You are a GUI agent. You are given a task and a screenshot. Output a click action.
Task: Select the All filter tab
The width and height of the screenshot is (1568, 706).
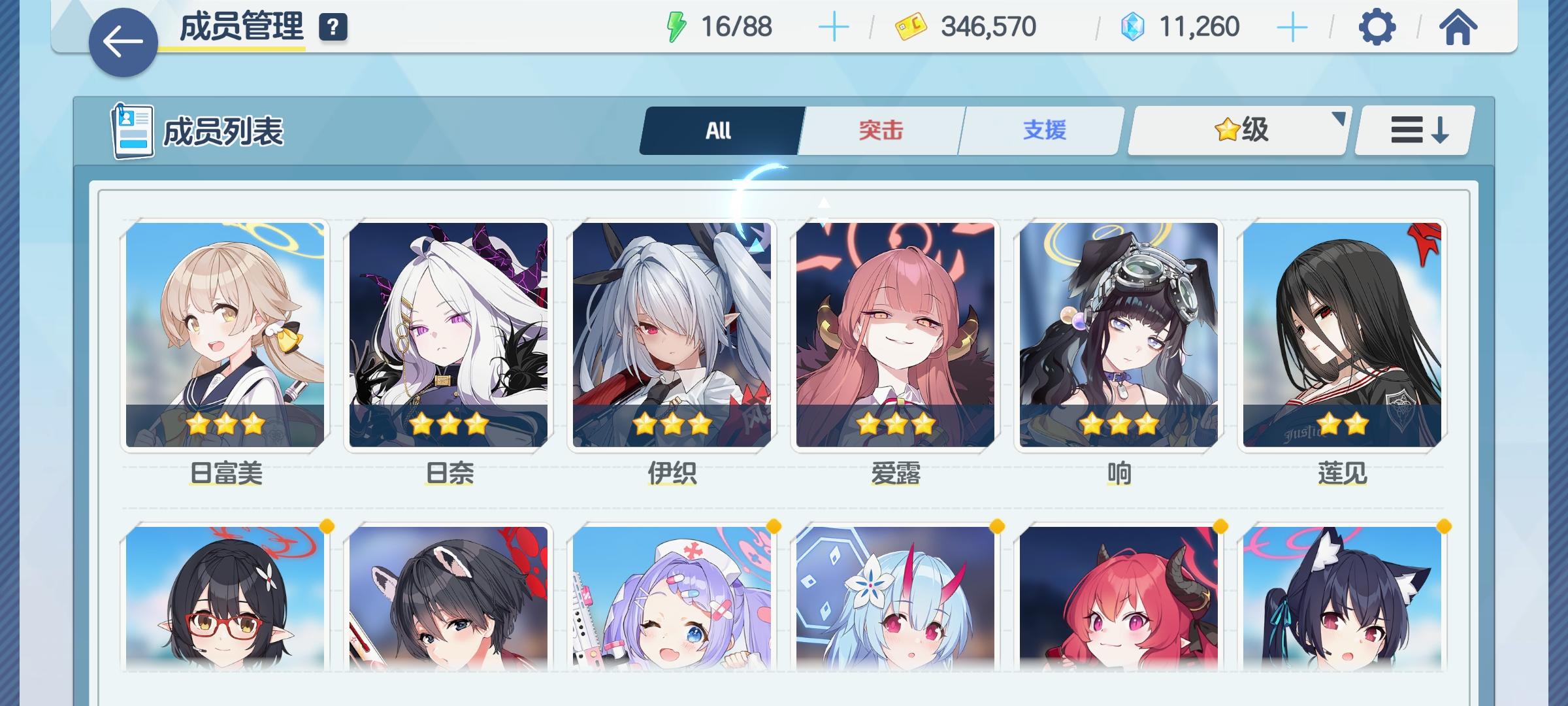point(718,129)
